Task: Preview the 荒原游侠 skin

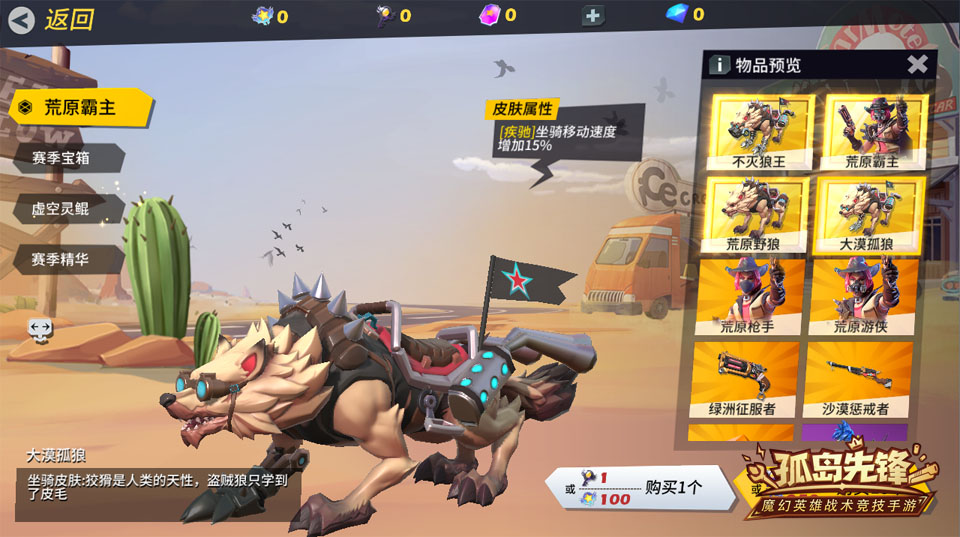Action: 861,296
